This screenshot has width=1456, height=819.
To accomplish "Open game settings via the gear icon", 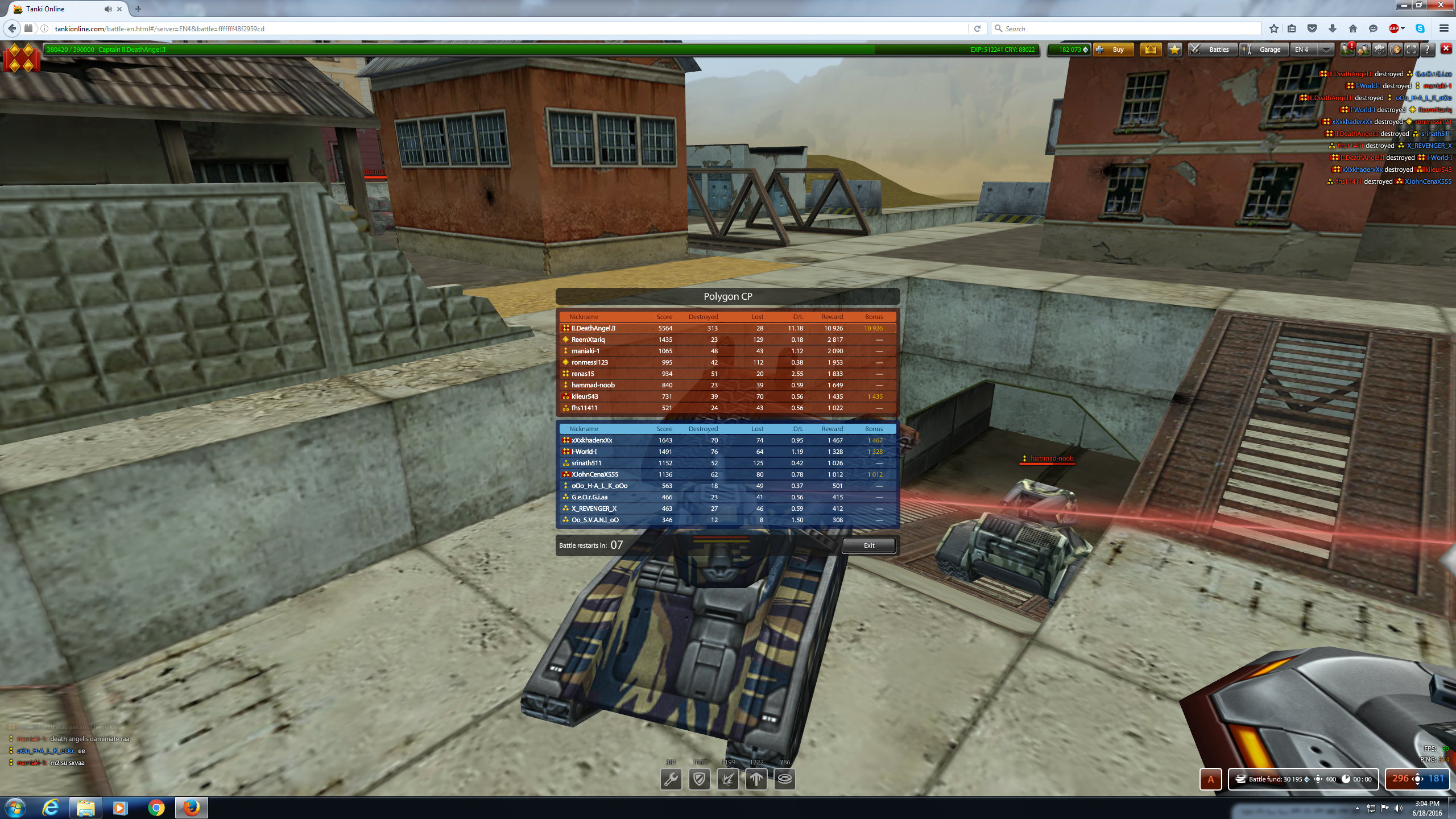I will click(x=1379, y=50).
